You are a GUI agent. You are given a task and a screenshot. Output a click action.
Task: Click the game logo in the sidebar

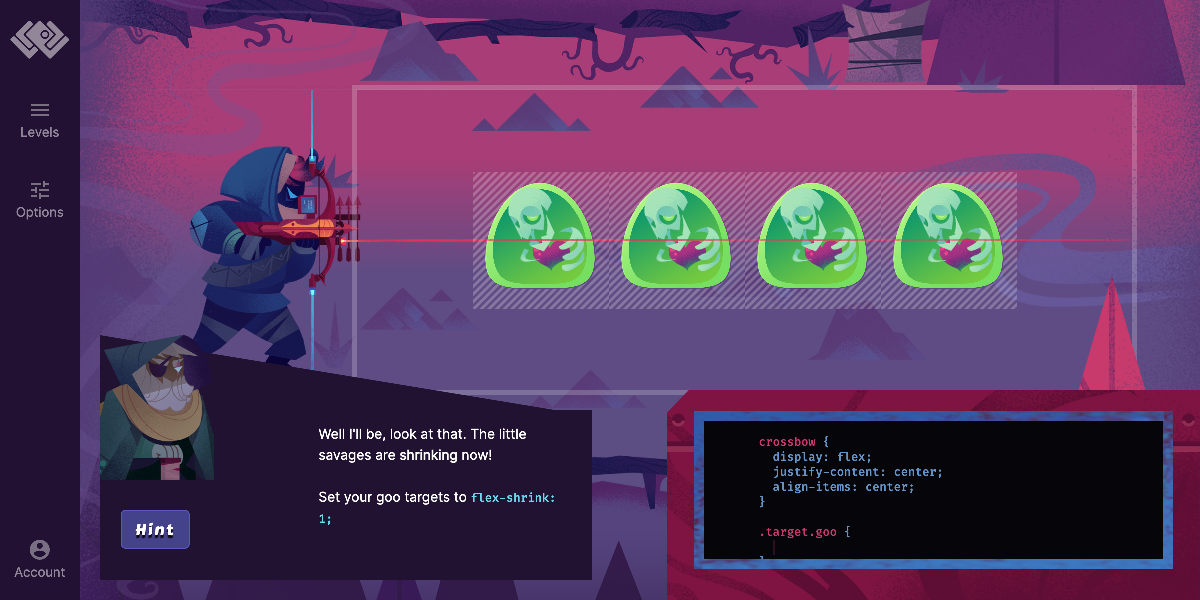point(39,39)
